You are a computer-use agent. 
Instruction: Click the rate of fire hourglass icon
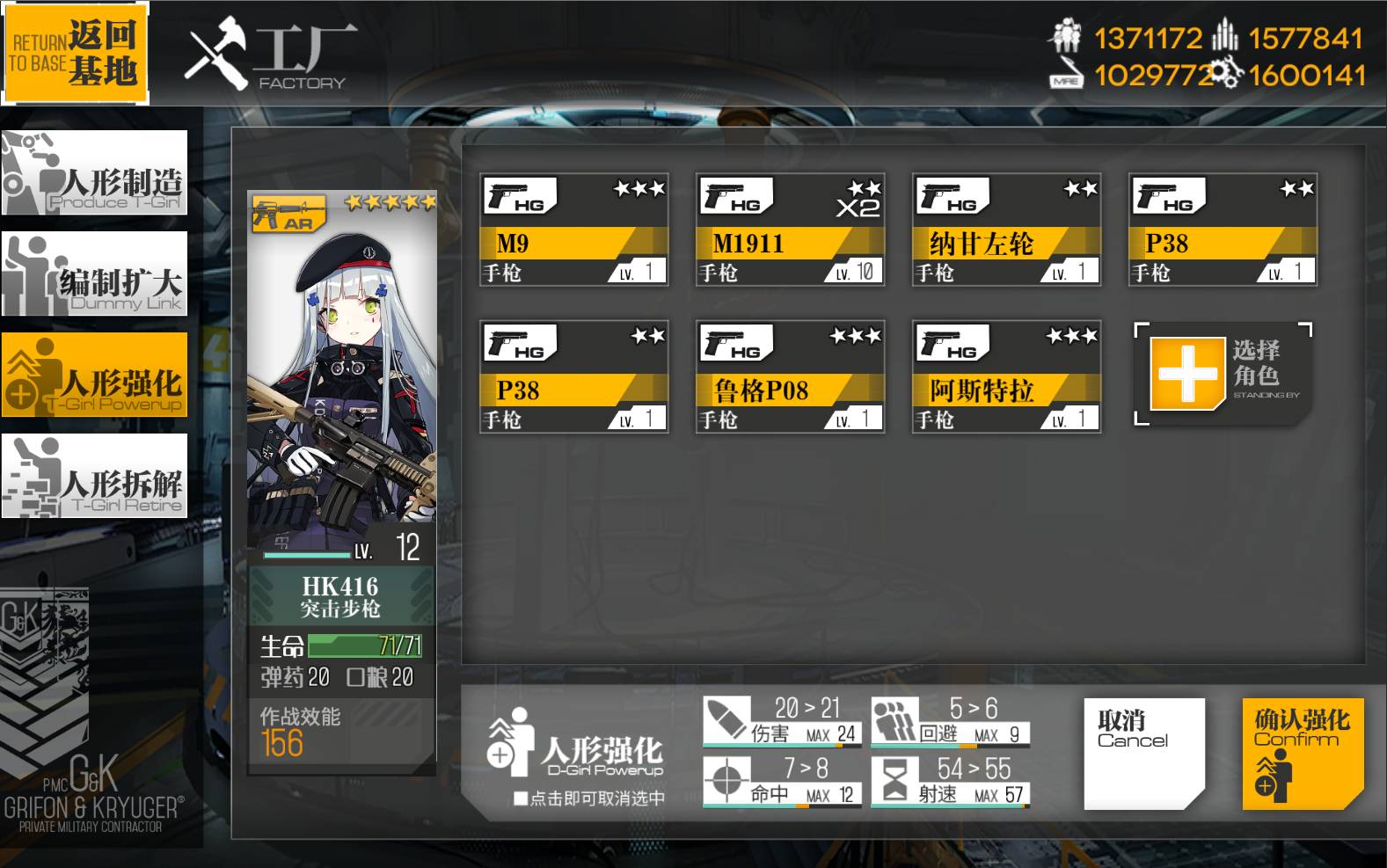tap(895, 779)
